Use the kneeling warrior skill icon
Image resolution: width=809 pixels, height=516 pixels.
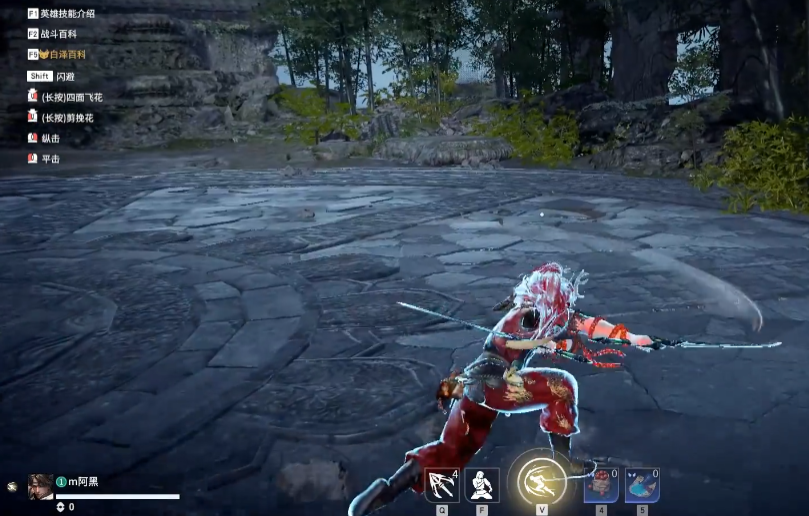(482, 485)
